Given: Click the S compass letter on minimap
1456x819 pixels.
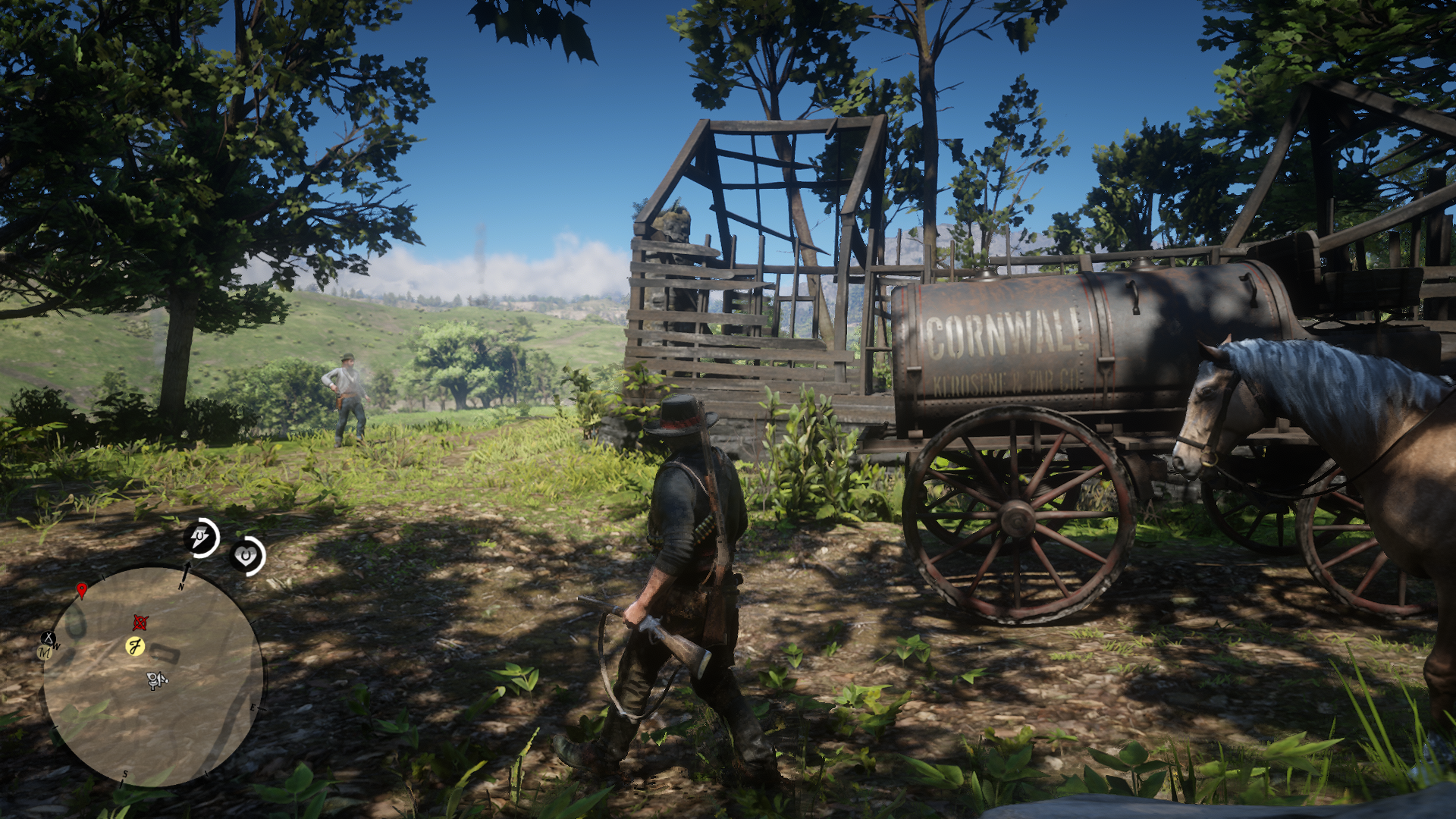Looking at the screenshot, I should coord(125,773).
